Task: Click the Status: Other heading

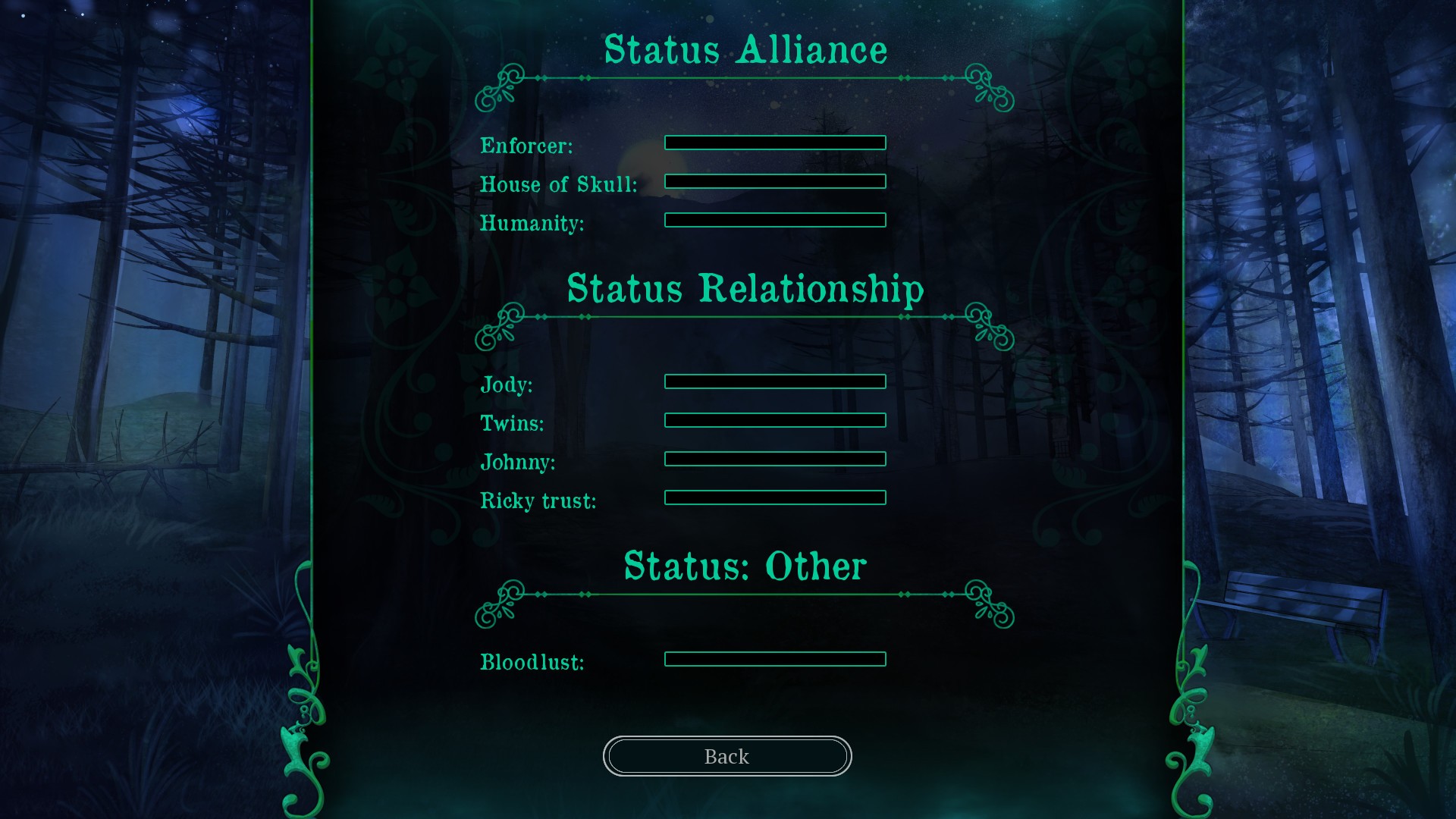Action: pyautogui.click(x=745, y=565)
